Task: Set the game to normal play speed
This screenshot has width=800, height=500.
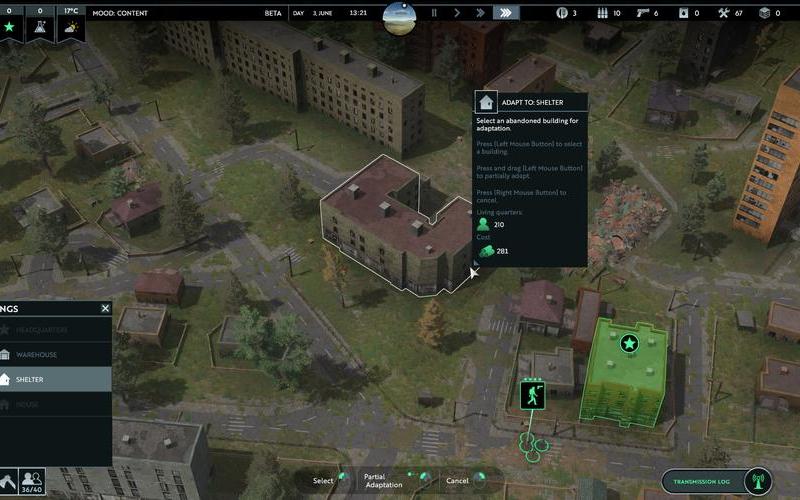Action: pyautogui.click(x=457, y=13)
